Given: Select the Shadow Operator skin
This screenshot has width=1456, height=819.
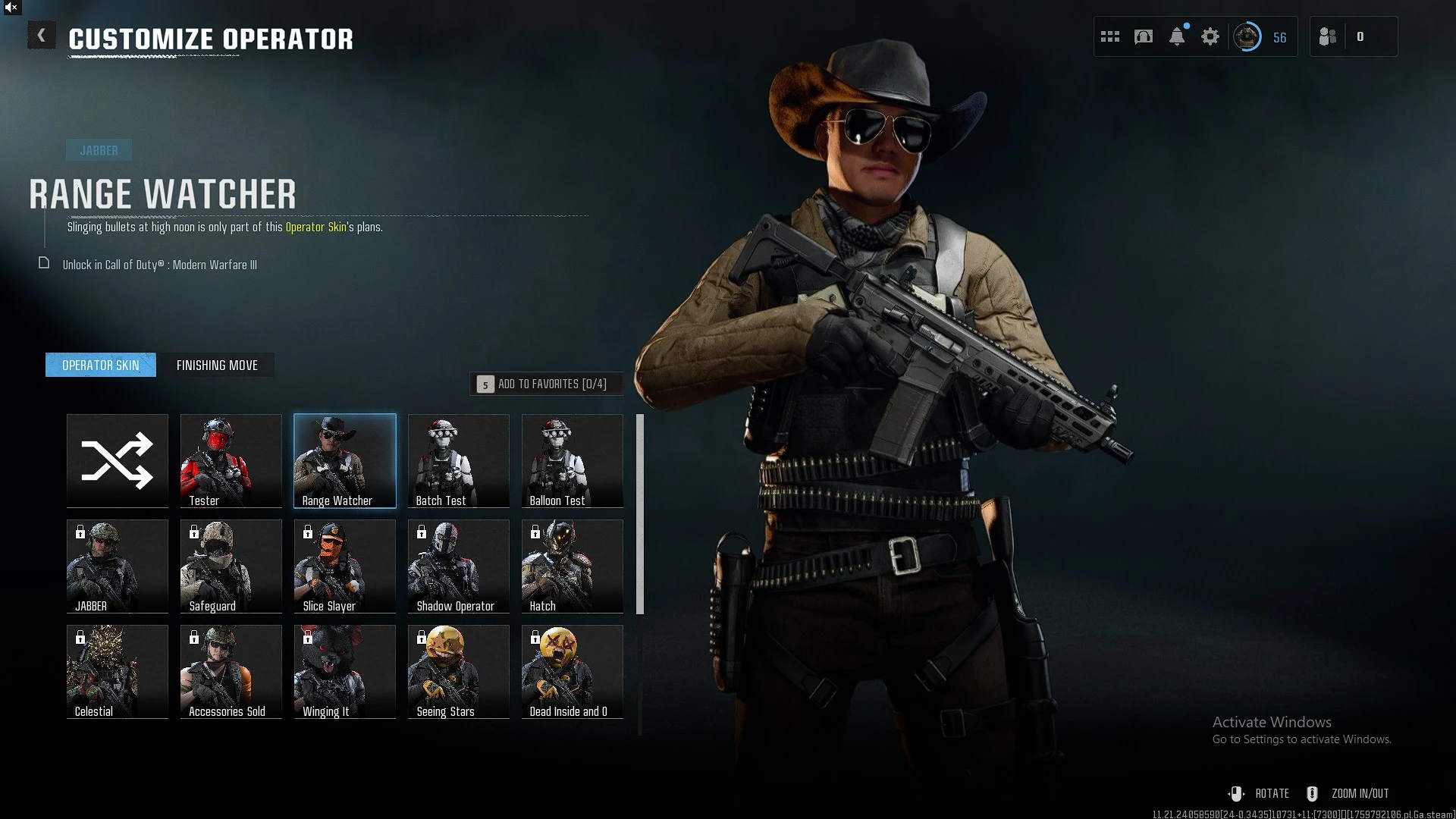Looking at the screenshot, I should (x=459, y=566).
